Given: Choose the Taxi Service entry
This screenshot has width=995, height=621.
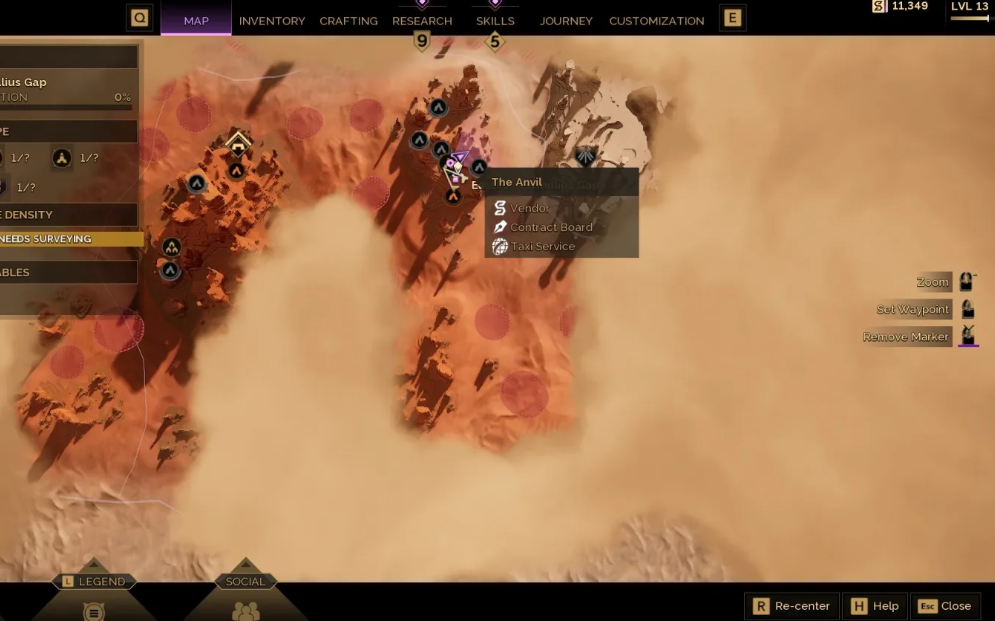Looking at the screenshot, I should pos(543,246).
